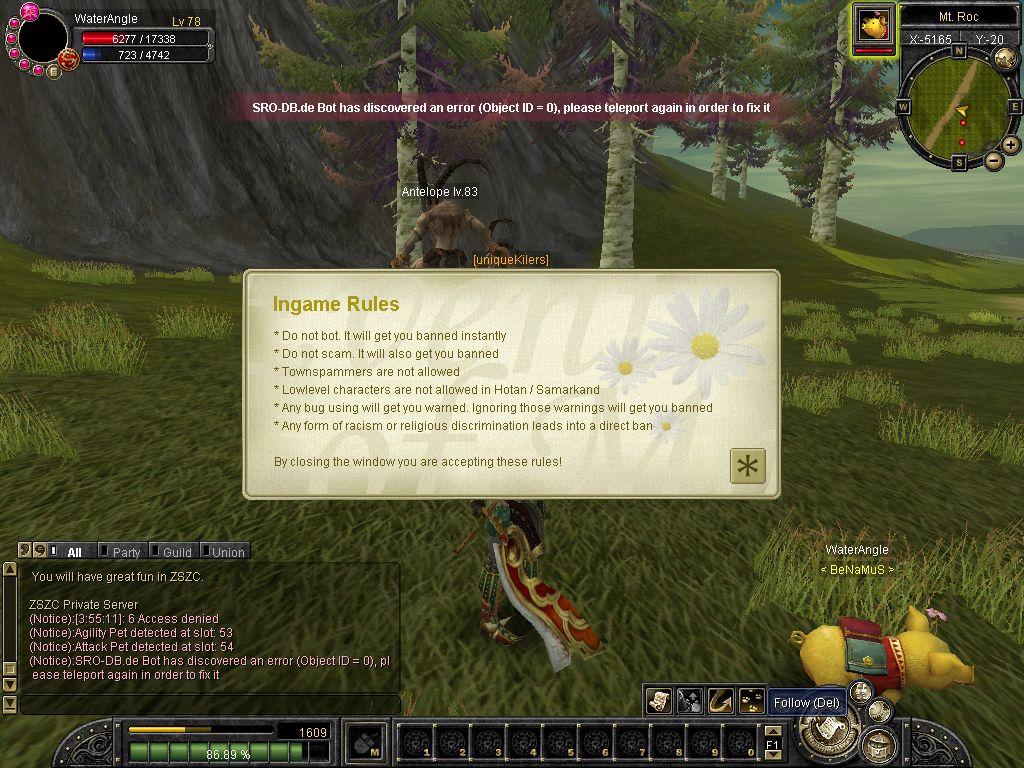Close the Ingame Rules window

coord(747,466)
